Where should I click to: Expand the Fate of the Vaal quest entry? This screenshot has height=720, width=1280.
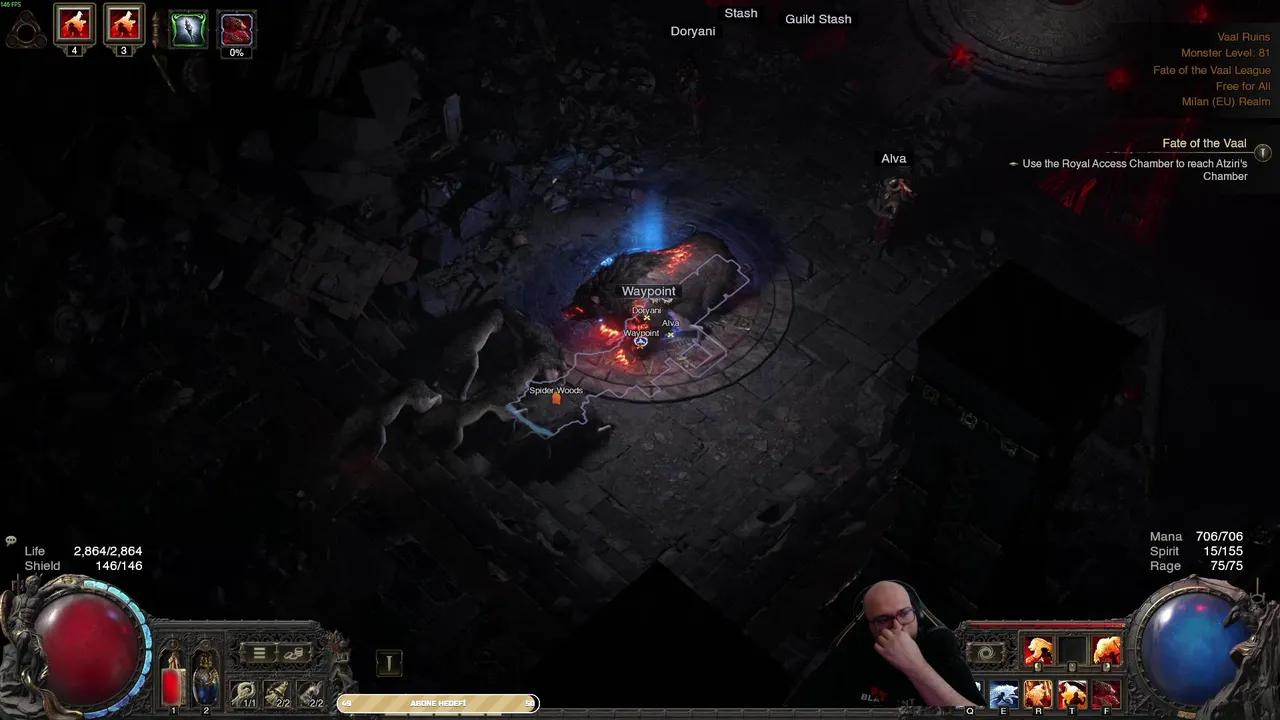(x=1204, y=143)
